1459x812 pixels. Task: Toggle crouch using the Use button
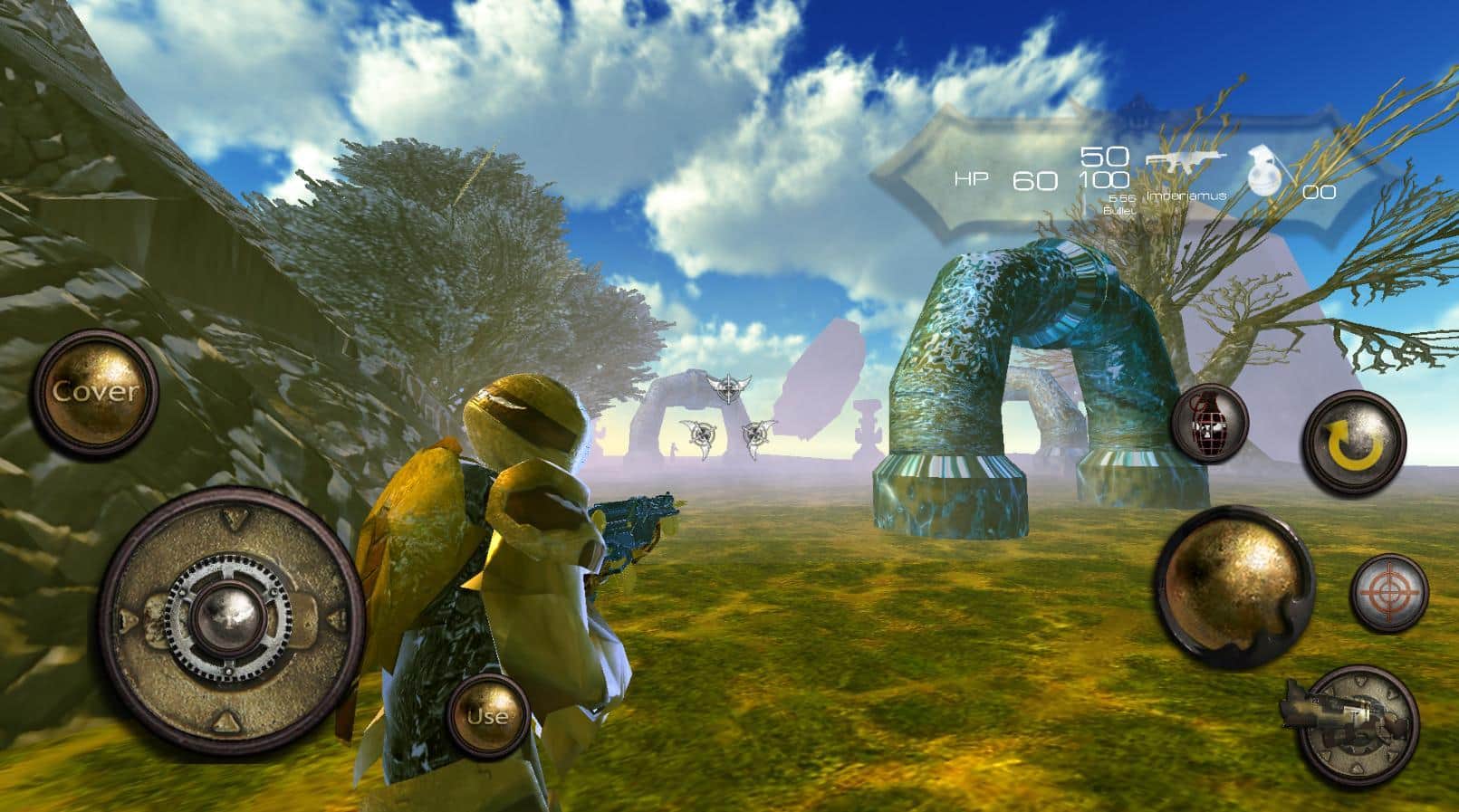488,718
